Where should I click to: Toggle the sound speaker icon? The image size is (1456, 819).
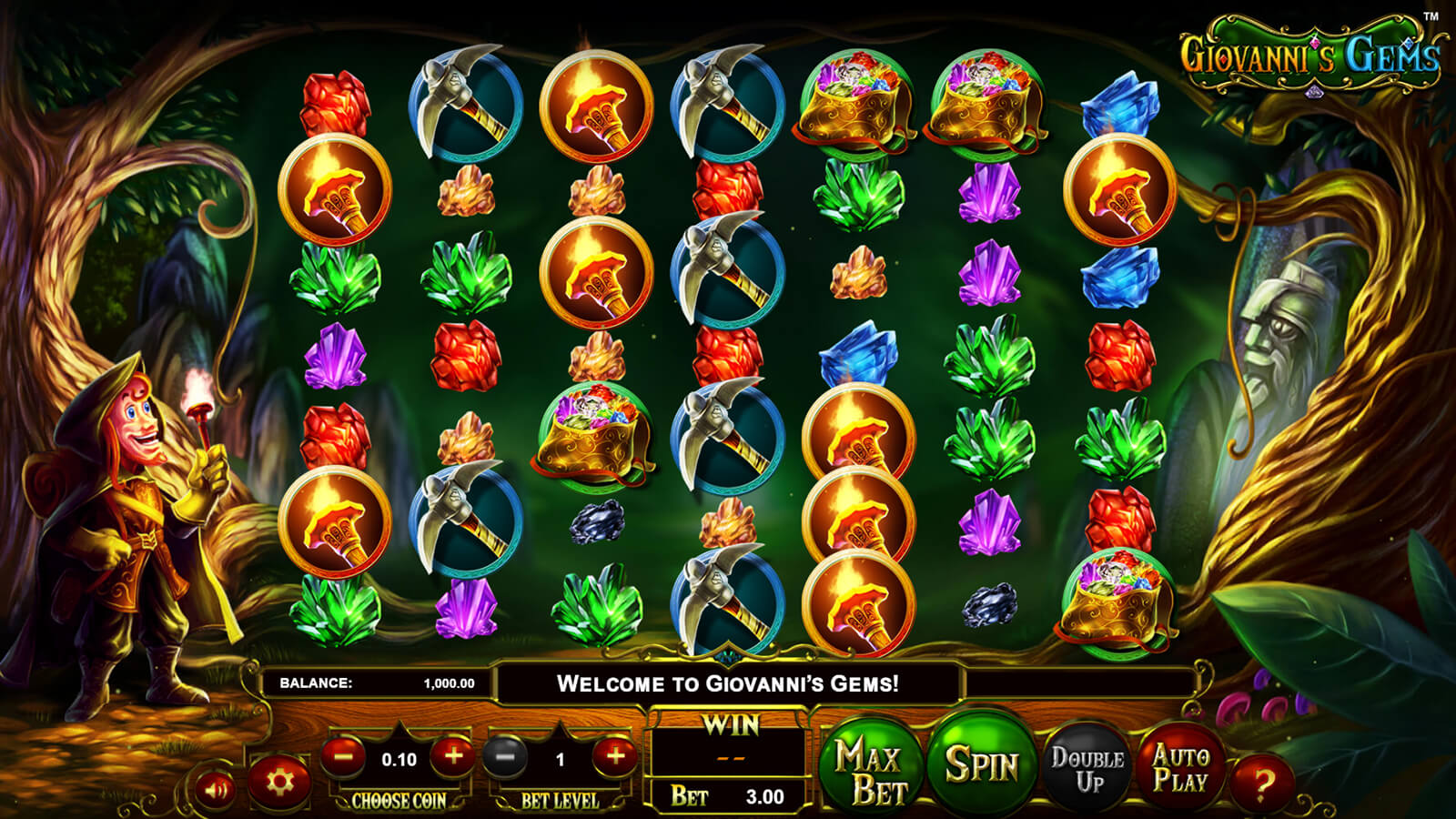(217, 789)
